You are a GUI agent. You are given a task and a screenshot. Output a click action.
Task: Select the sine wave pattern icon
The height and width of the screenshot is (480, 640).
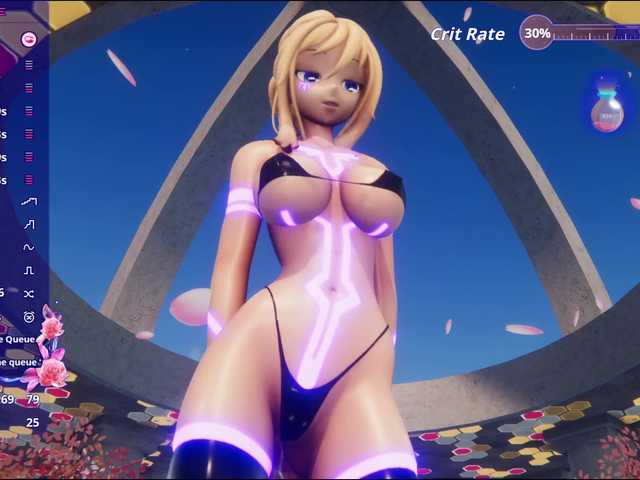[29, 247]
